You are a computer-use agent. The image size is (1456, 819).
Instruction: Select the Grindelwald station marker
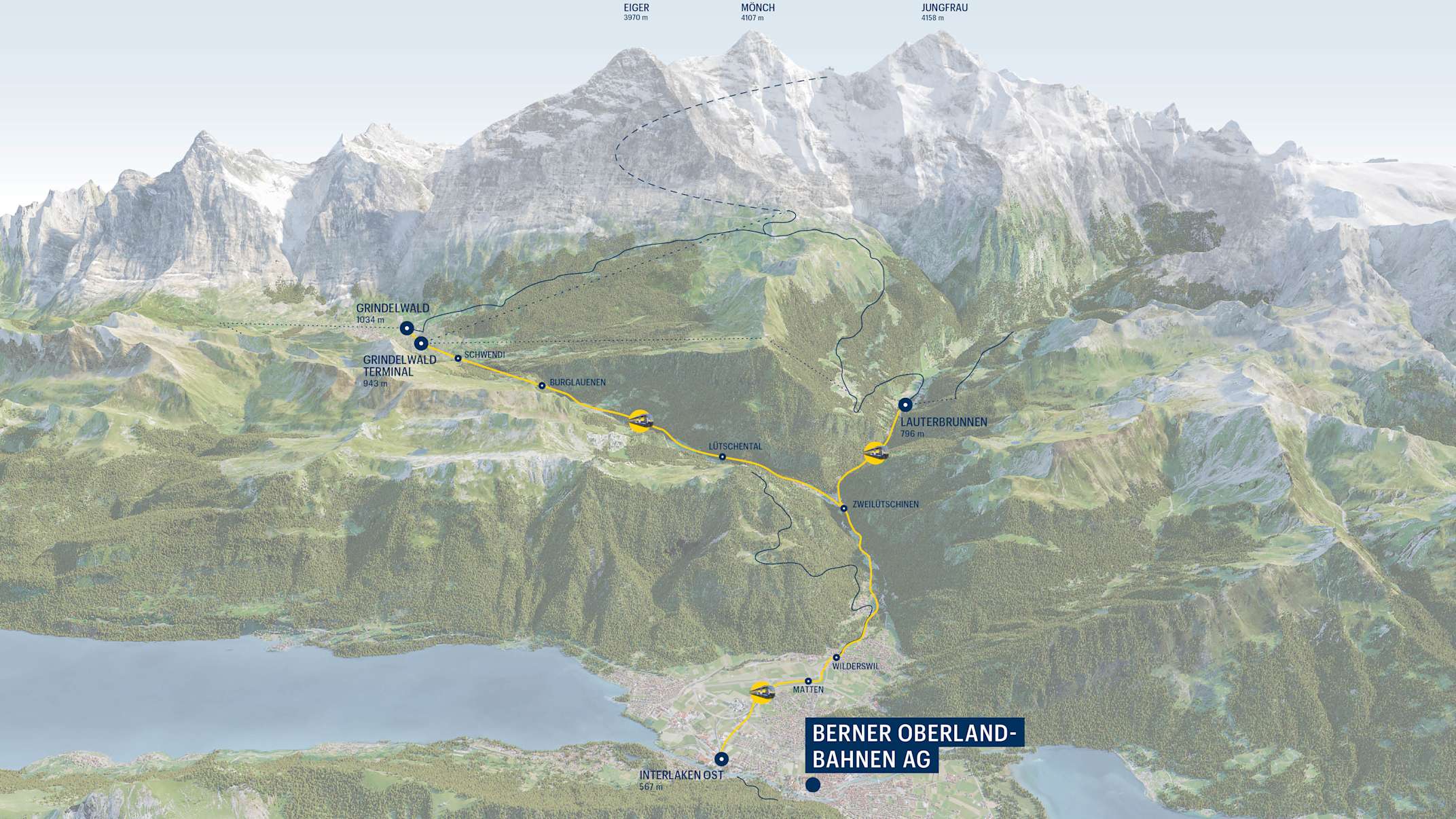tap(406, 329)
